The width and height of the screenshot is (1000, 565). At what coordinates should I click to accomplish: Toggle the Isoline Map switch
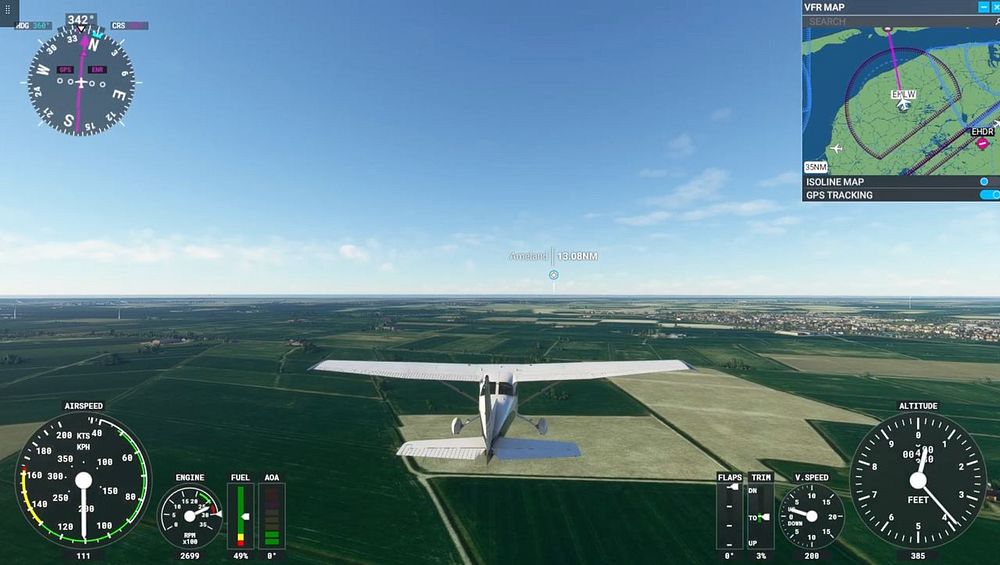point(988,182)
